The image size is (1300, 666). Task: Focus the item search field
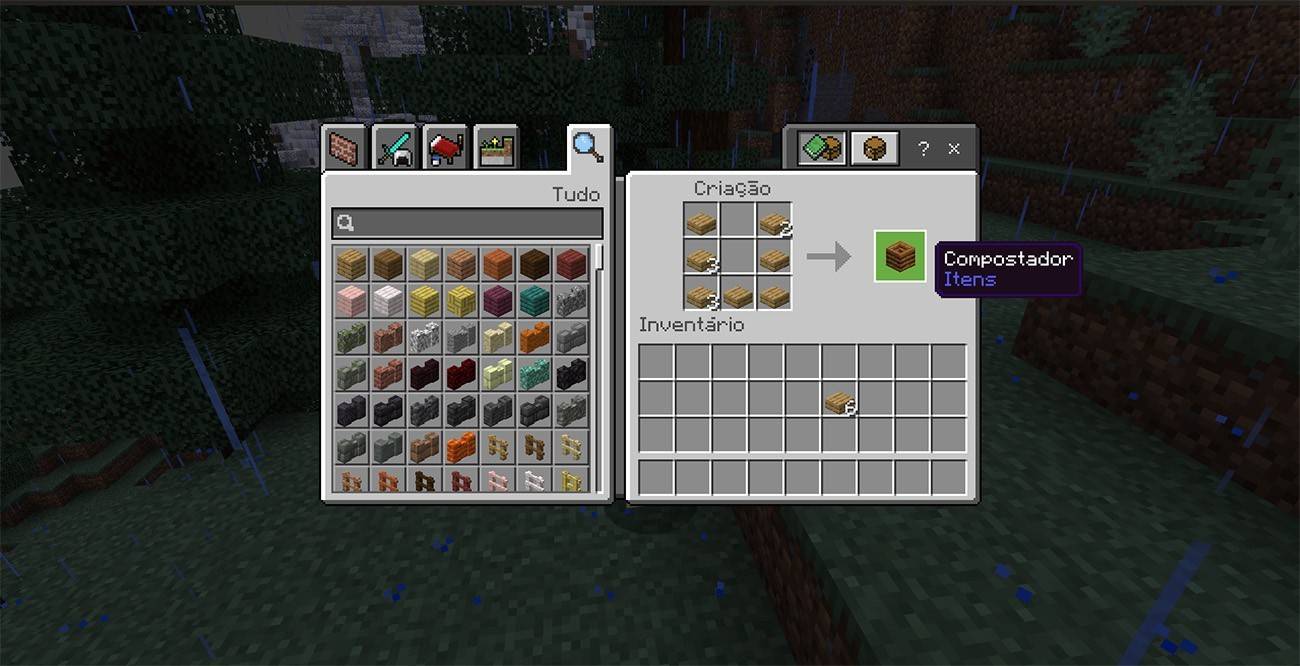468,223
